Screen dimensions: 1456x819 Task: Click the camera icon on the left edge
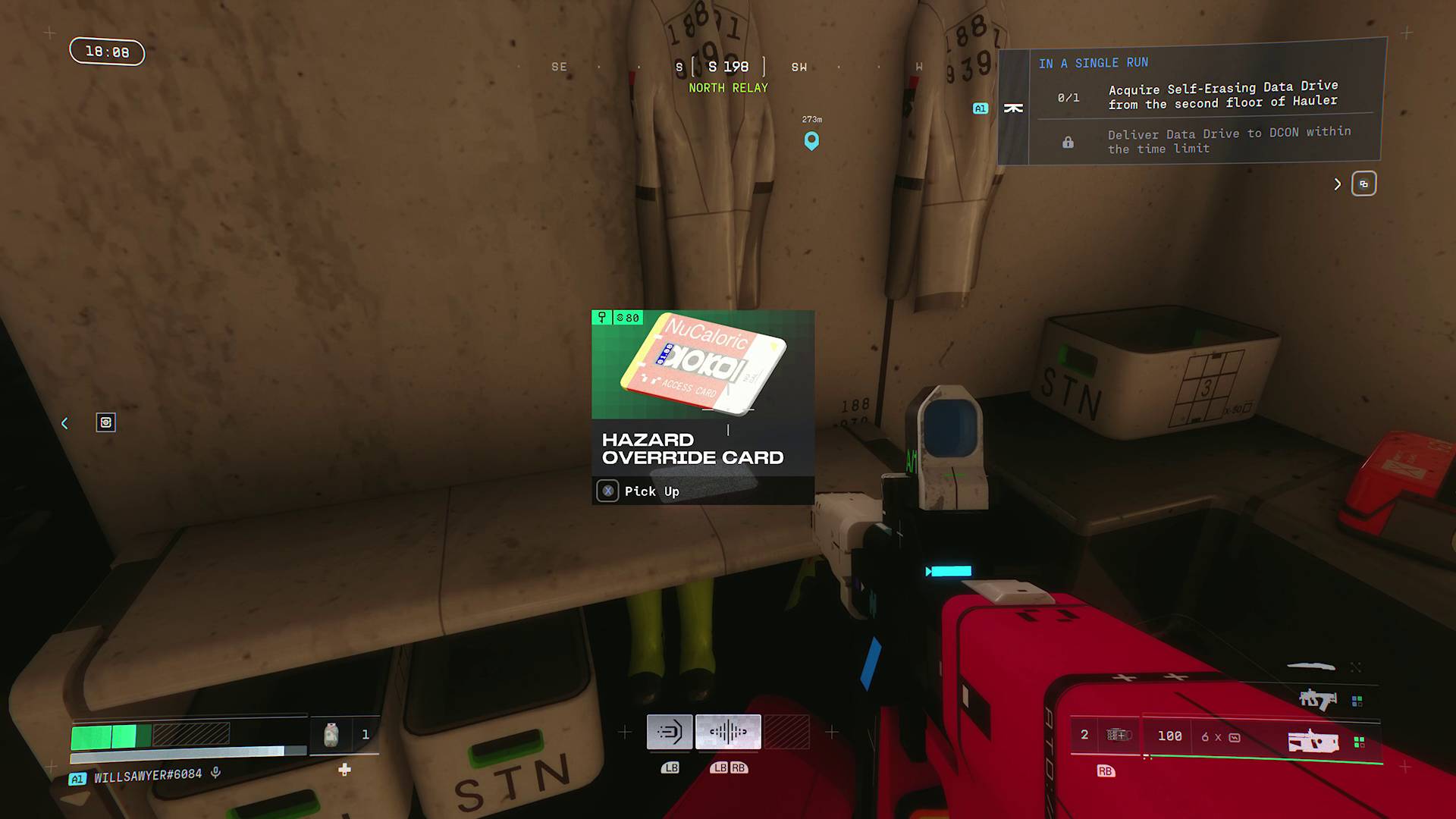[106, 422]
